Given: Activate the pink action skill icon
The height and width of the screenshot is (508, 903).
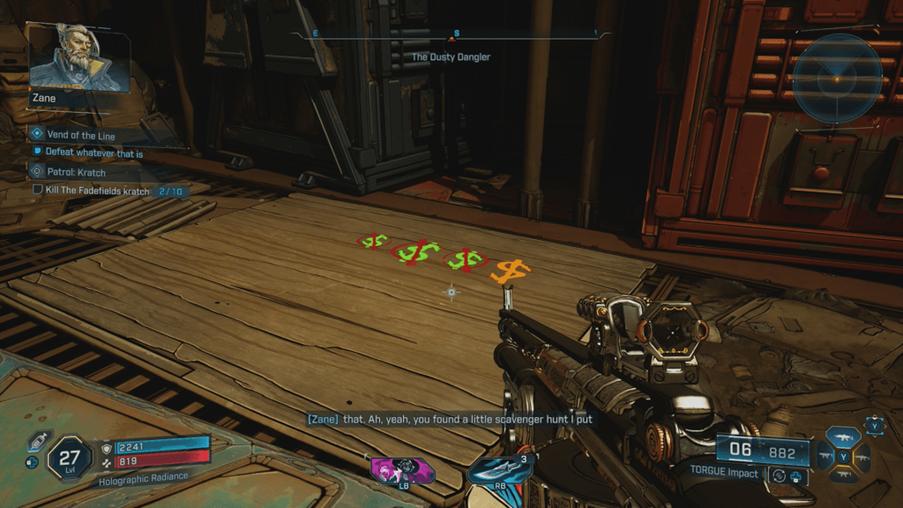Looking at the screenshot, I should click(402, 469).
